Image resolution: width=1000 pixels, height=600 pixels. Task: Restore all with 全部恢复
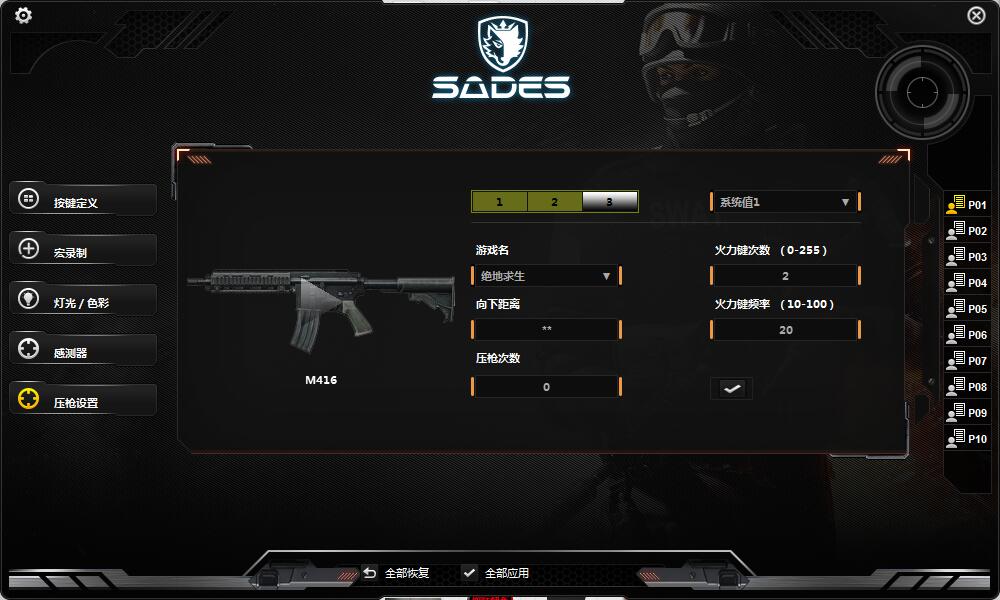(397, 573)
